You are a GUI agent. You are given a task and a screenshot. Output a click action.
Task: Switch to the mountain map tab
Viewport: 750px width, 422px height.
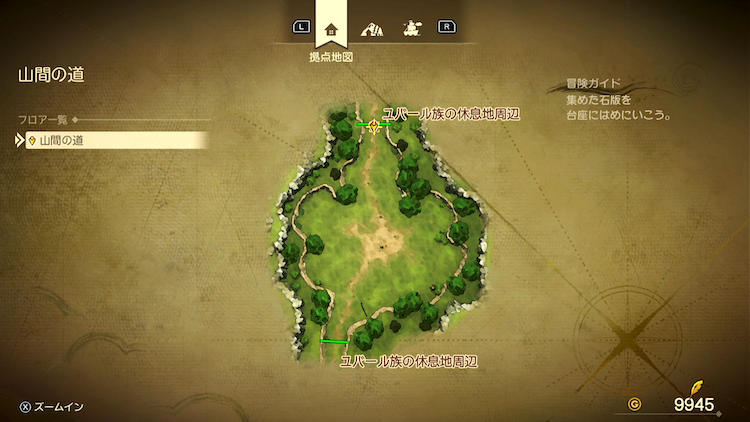[371, 28]
